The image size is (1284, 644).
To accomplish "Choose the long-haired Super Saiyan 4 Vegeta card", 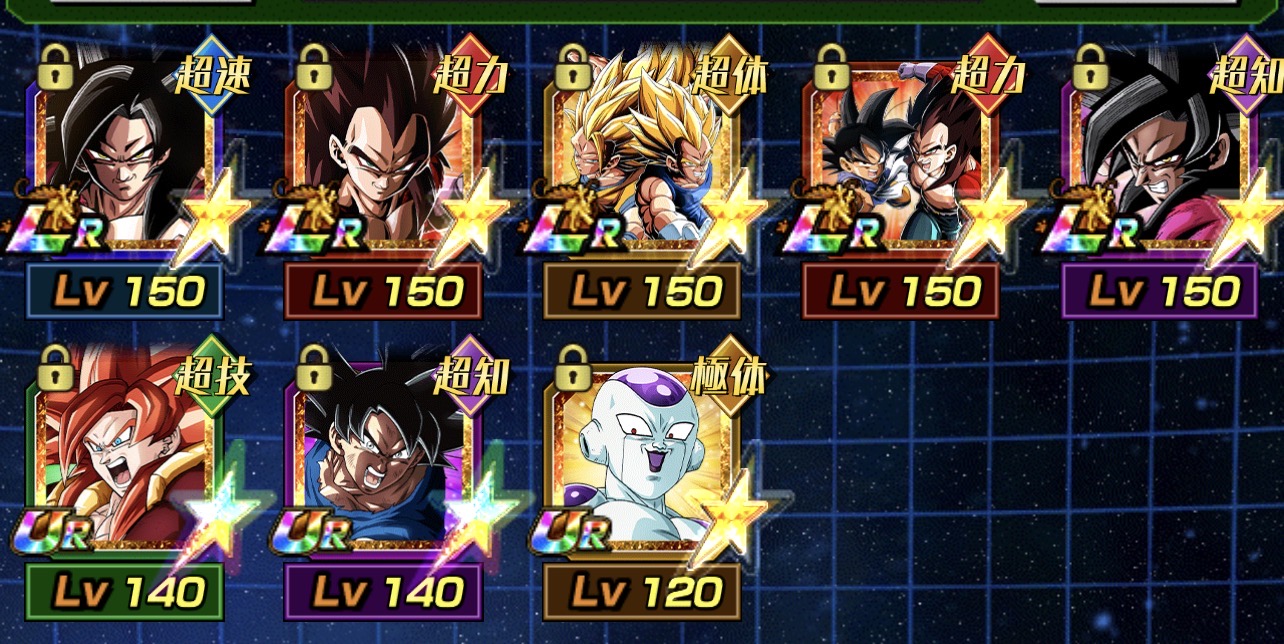I will [383, 160].
